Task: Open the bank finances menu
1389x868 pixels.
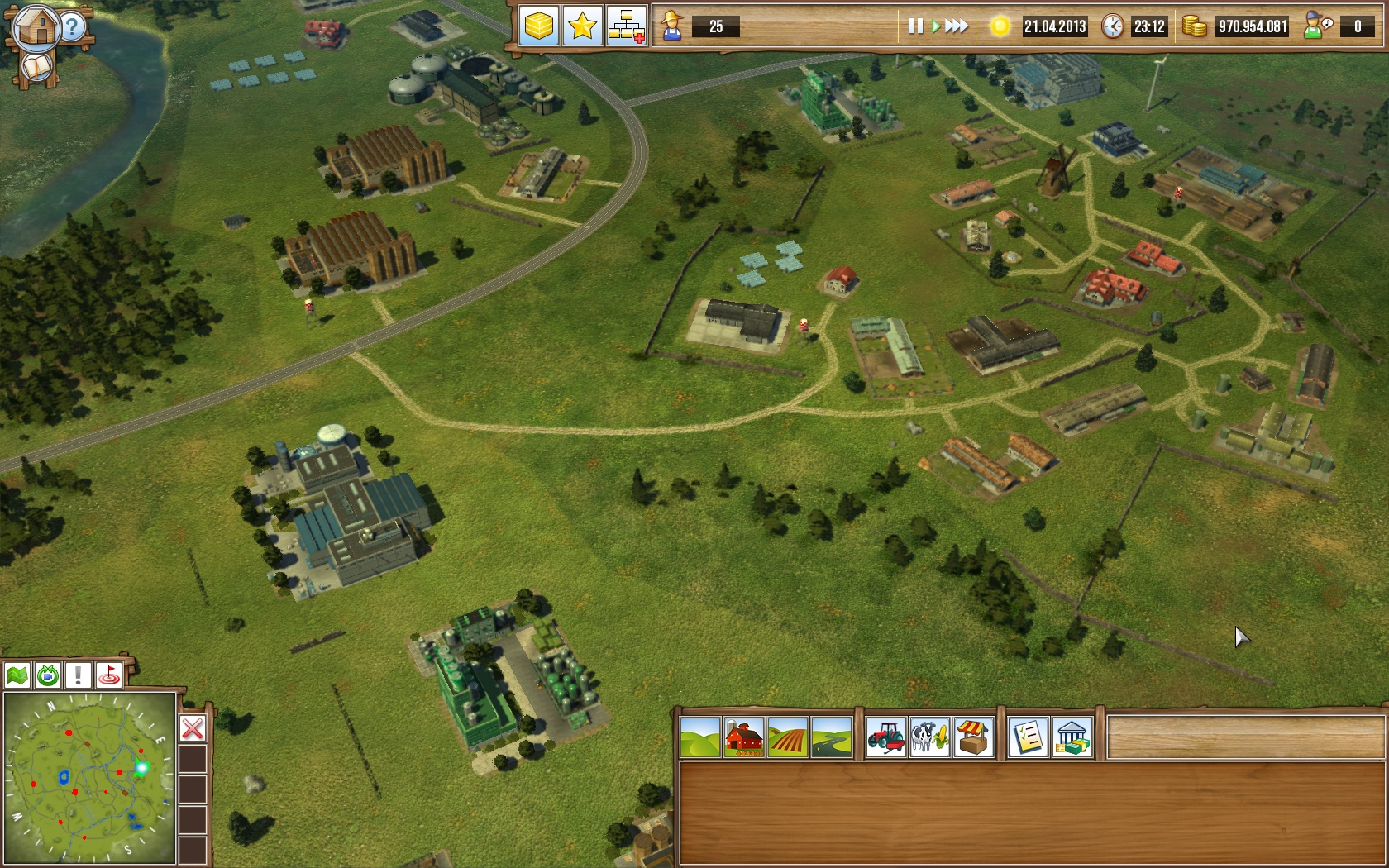Action: coord(1072,737)
